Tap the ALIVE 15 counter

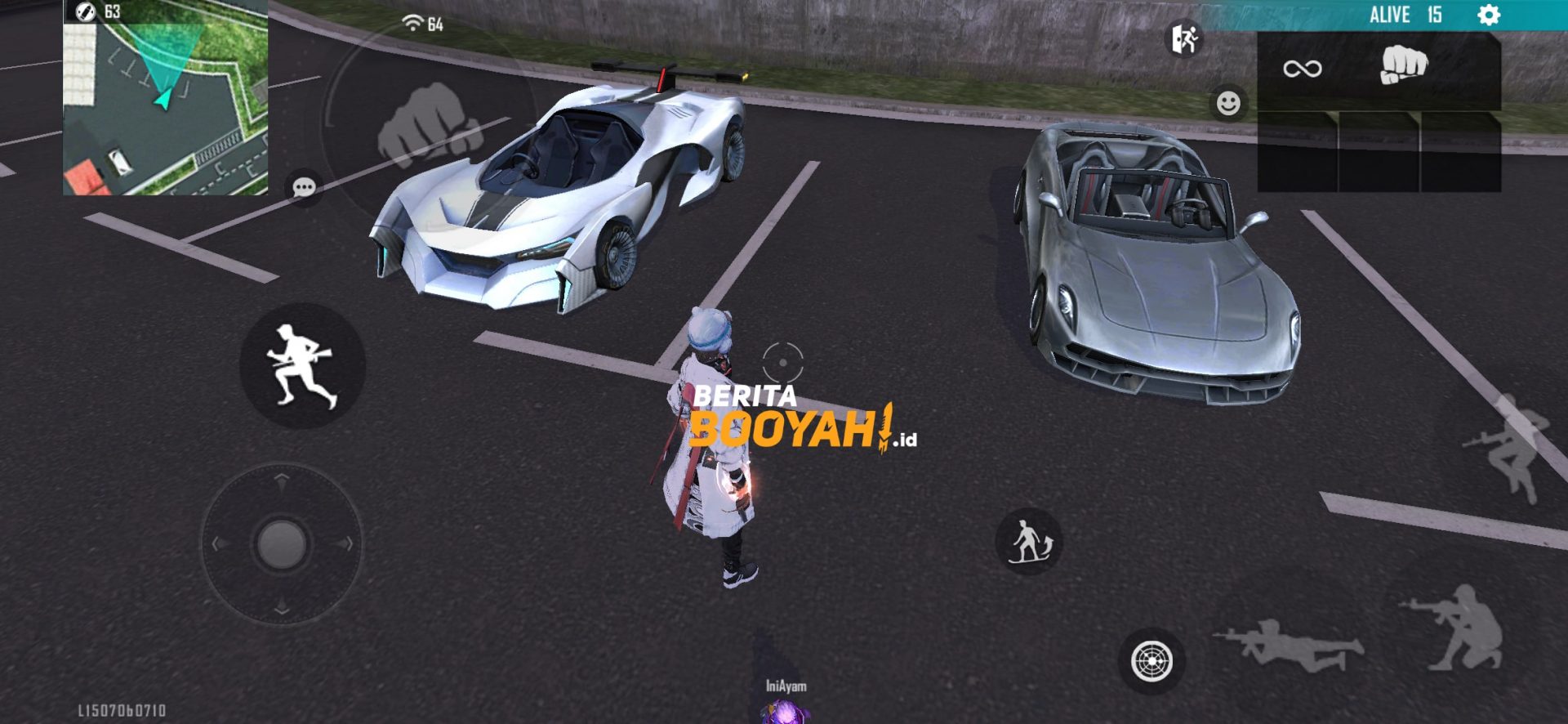coord(1405,14)
